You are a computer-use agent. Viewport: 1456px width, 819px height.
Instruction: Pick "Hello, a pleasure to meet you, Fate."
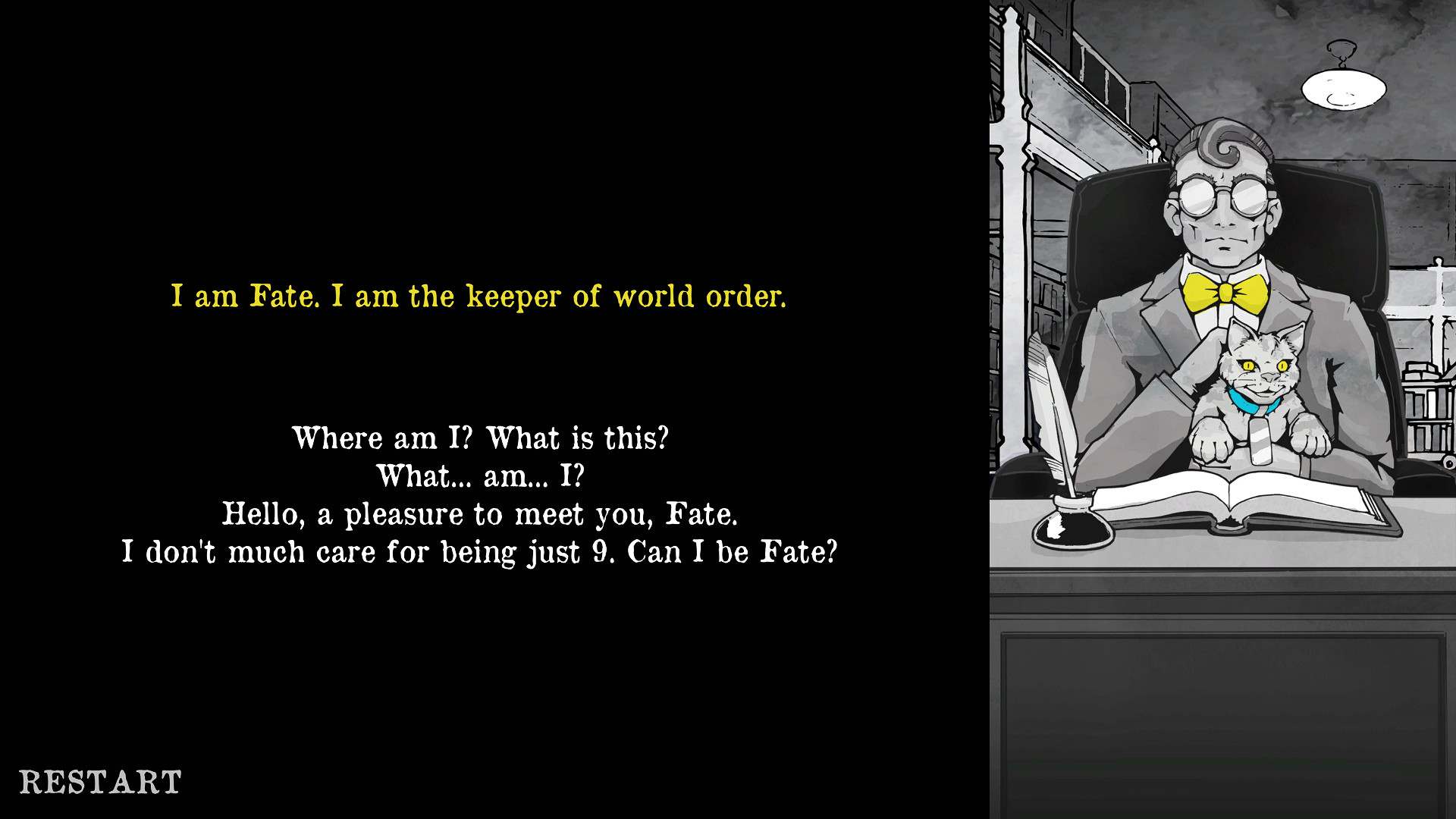tap(481, 514)
